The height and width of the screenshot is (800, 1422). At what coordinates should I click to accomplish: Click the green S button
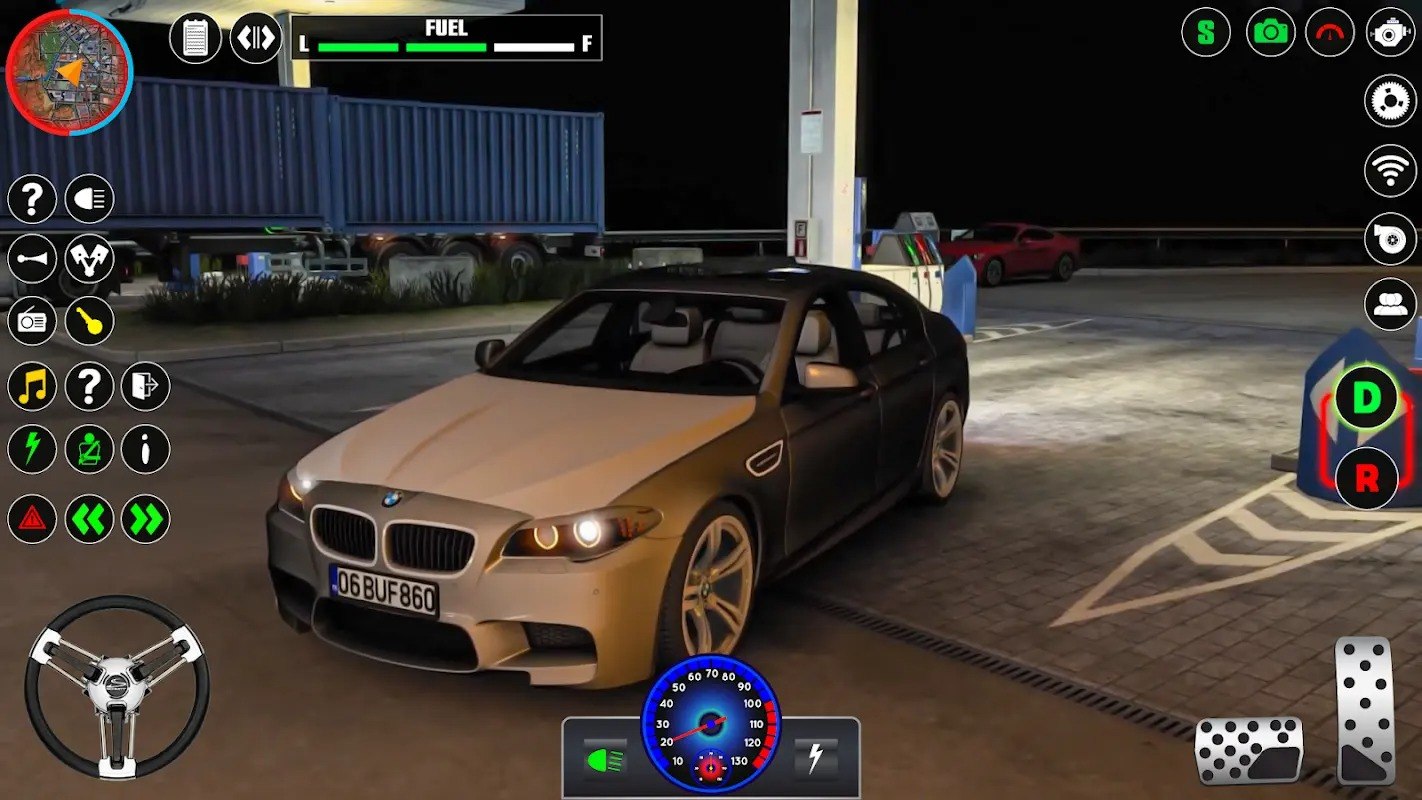click(1206, 32)
